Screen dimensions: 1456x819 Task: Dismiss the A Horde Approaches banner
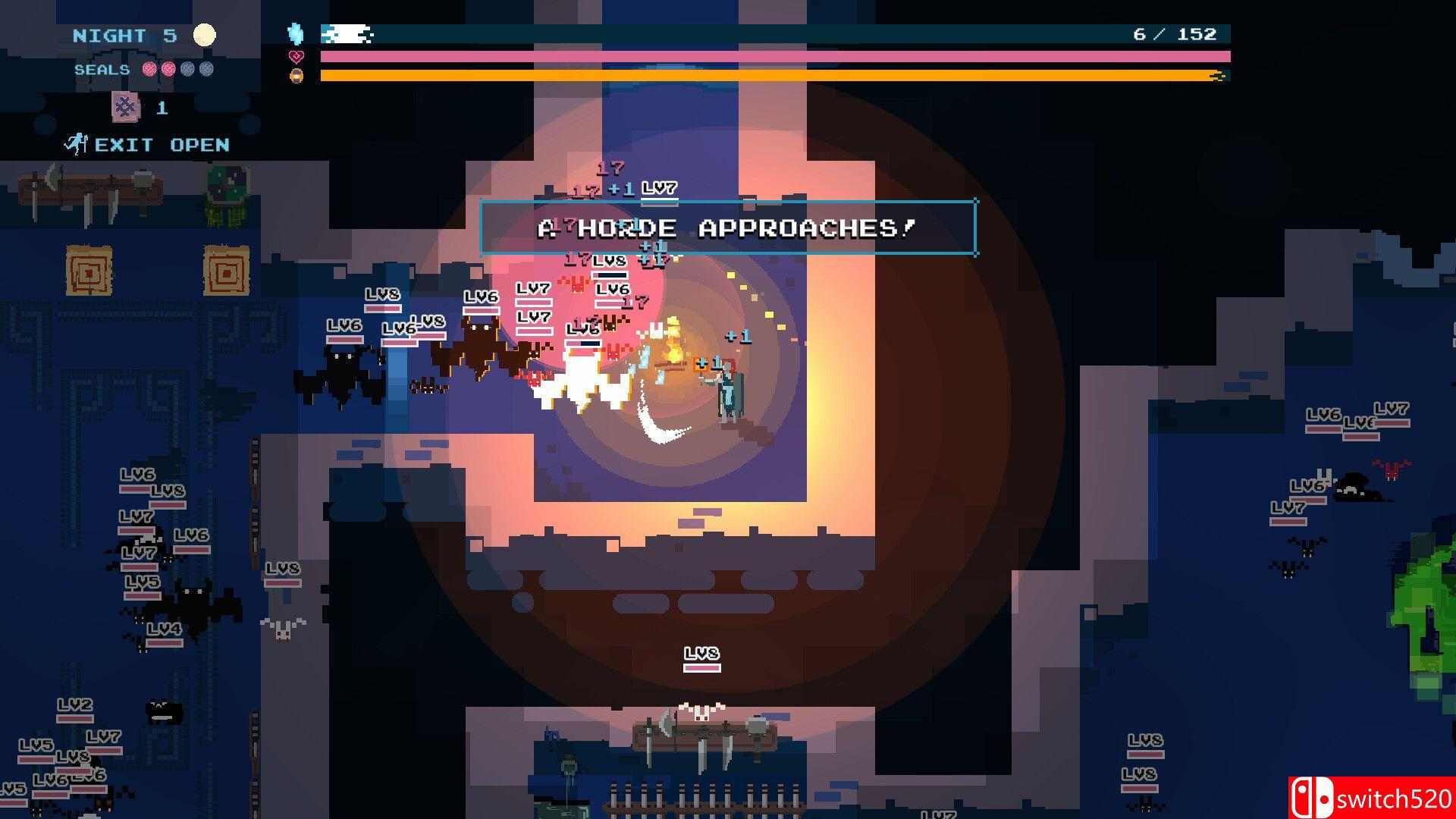click(x=728, y=227)
